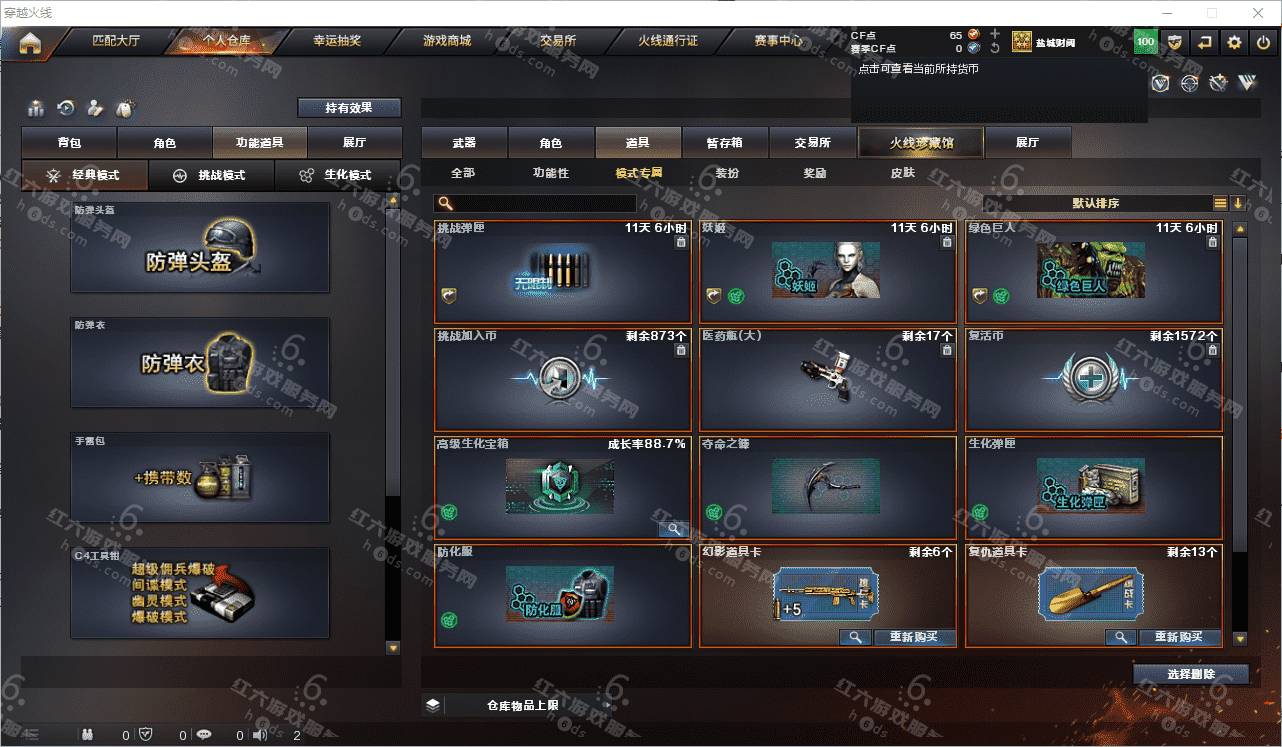Click the 持有效果 owned effects button
This screenshot has height=747, width=1282.
[348, 108]
